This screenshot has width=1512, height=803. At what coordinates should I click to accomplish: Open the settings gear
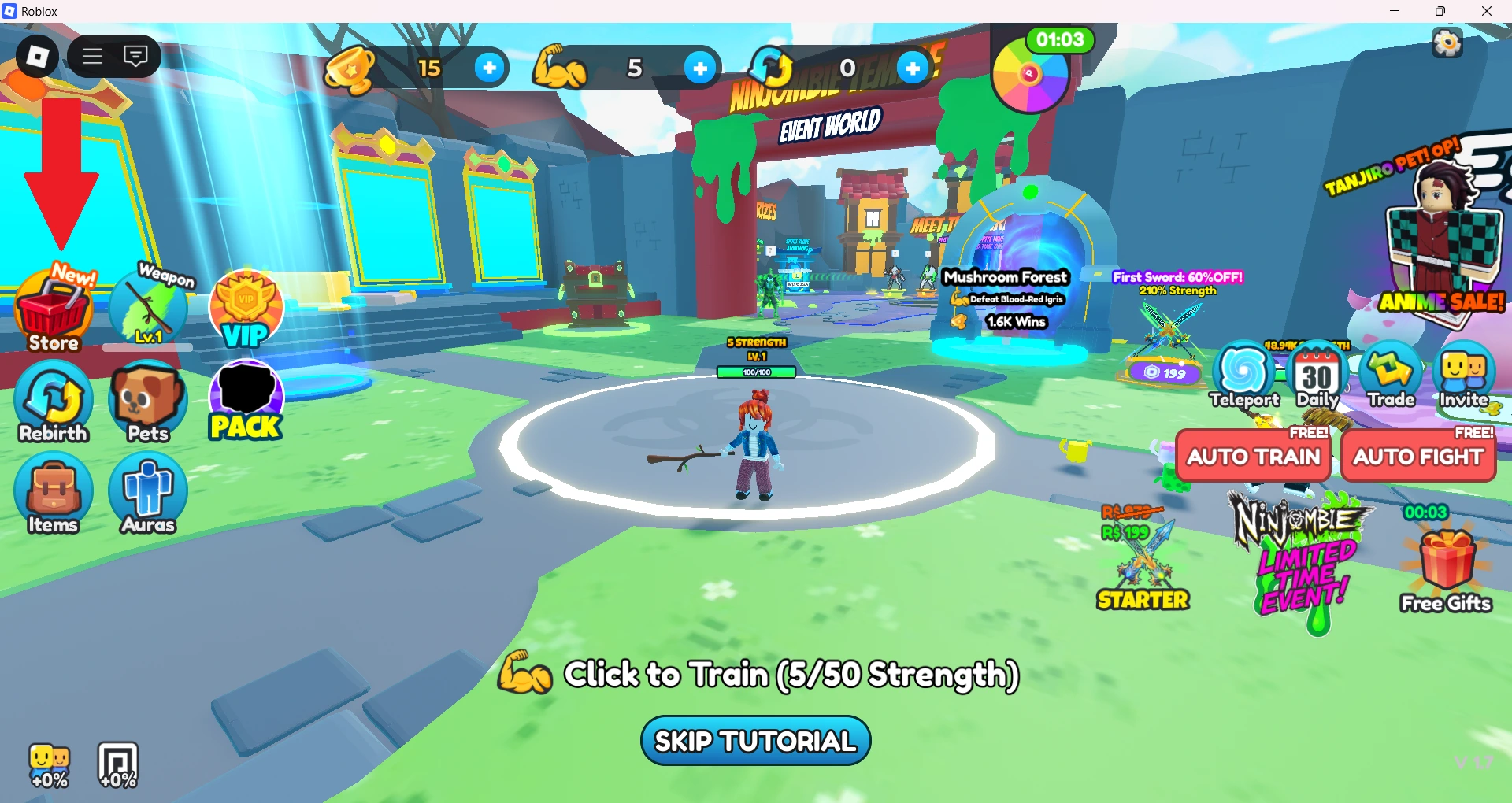point(1447,43)
